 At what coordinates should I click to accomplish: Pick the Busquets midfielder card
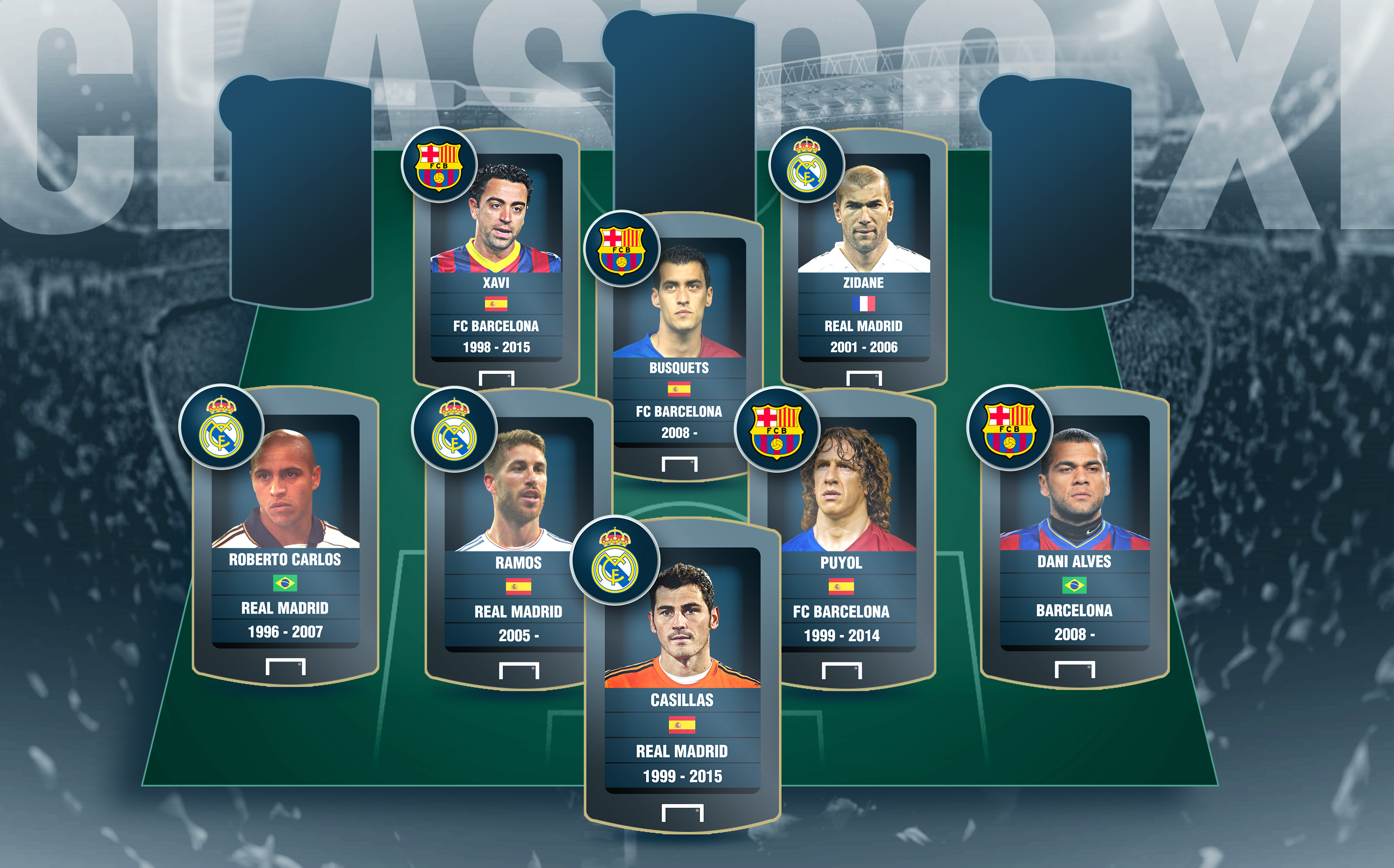(x=679, y=344)
